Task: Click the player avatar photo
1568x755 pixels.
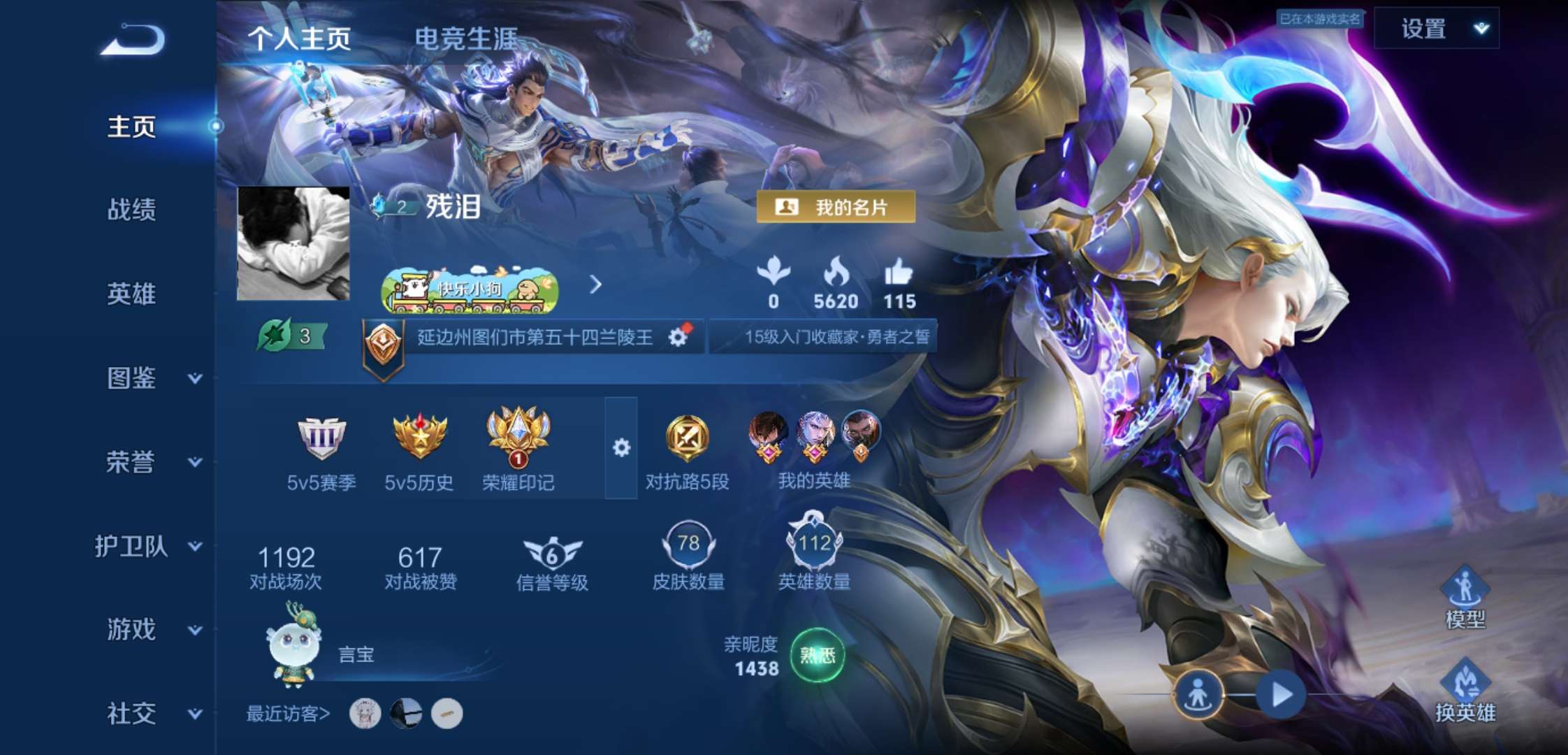Action: coord(293,243)
